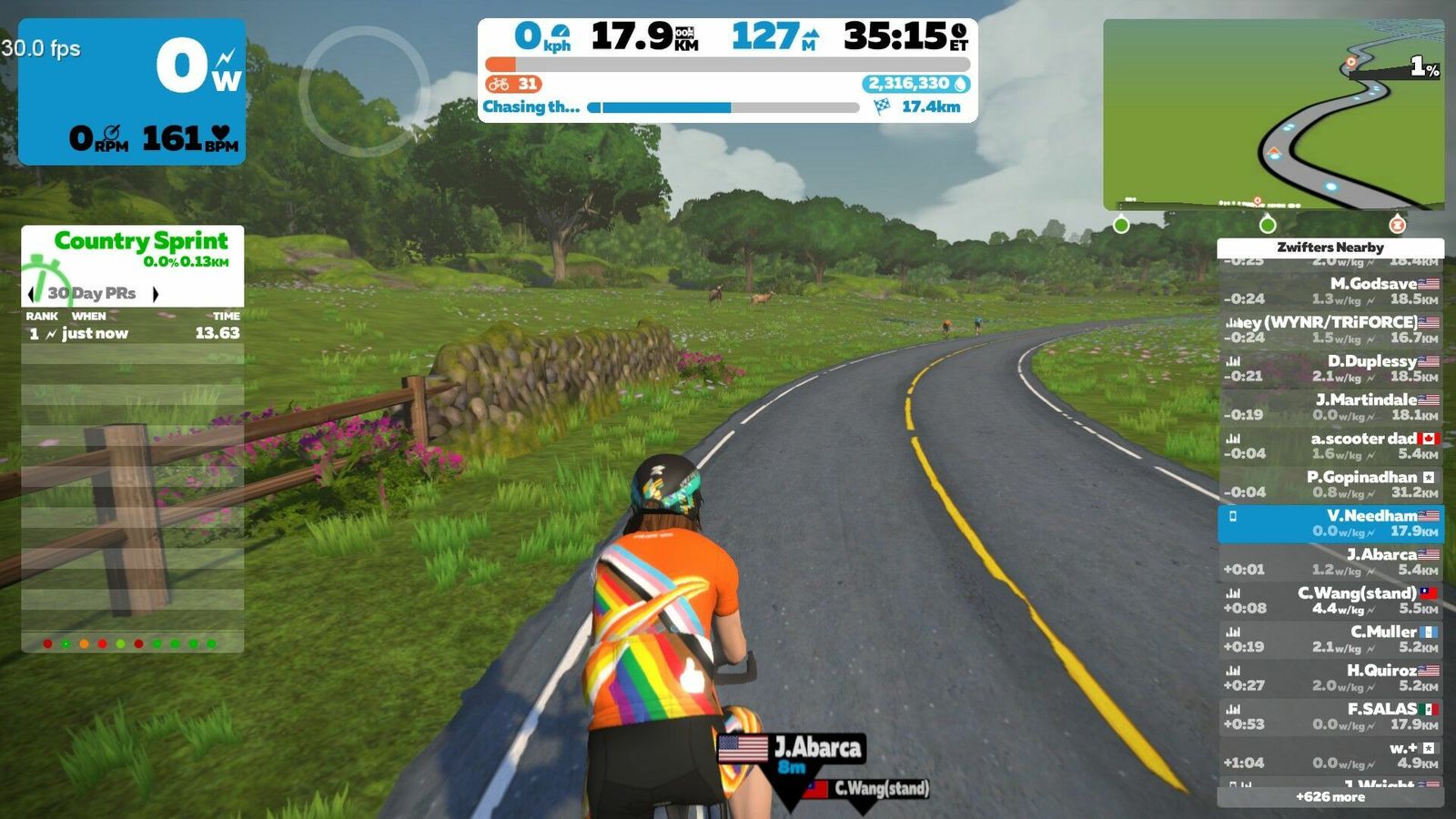Select C.Muller from the nearby riders list
The image size is (1456, 819).
click(x=1330, y=639)
